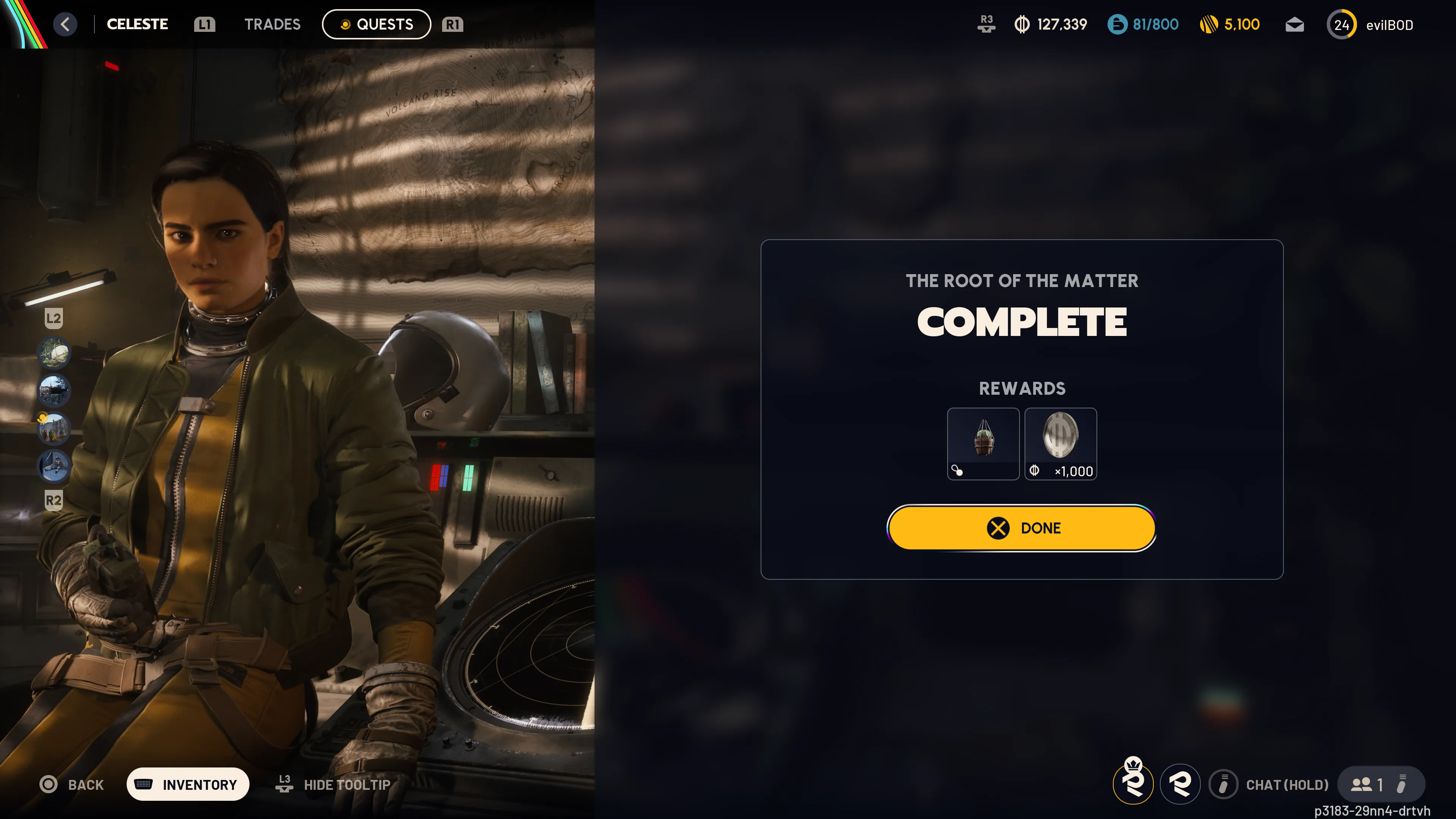This screenshot has height=819, width=1456.
Task: Select the QUESTS tab
Action: point(376,24)
